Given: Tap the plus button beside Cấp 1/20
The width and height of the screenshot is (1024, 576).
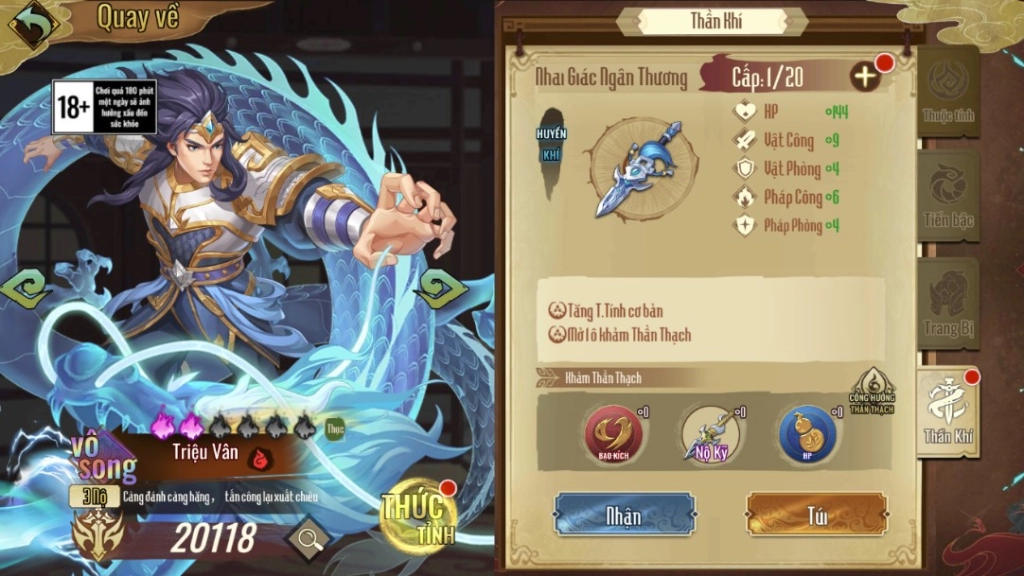Looking at the screenshot, I should 866,77.
